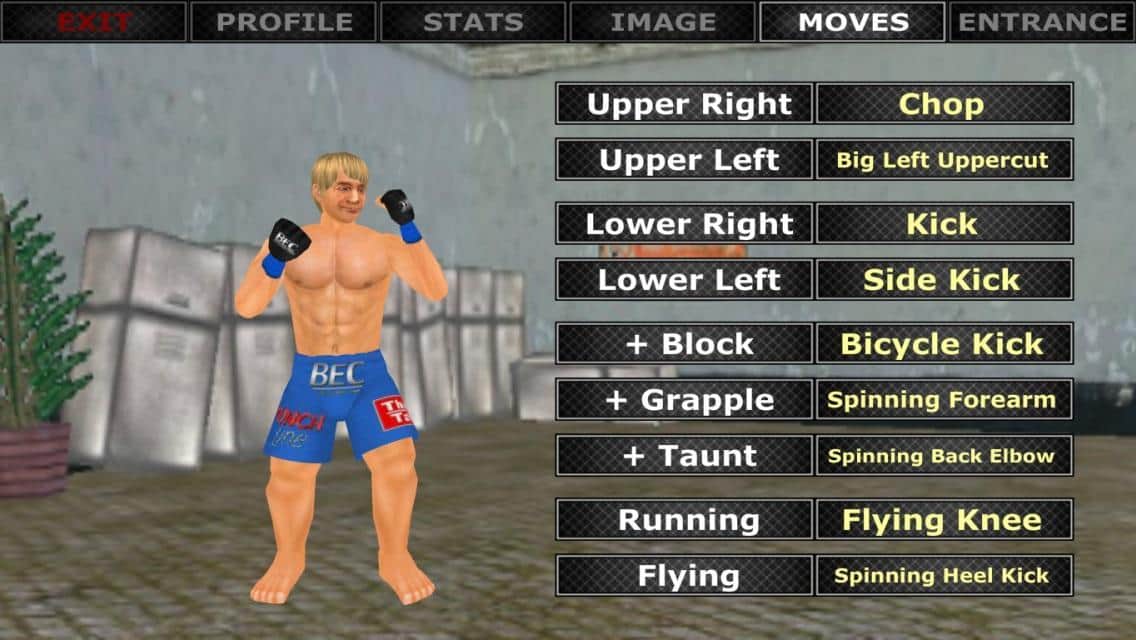Viewport: 1136px width, 640px height.
Task: Change the Big Left Uppercut move
Action: coord(943,160)
